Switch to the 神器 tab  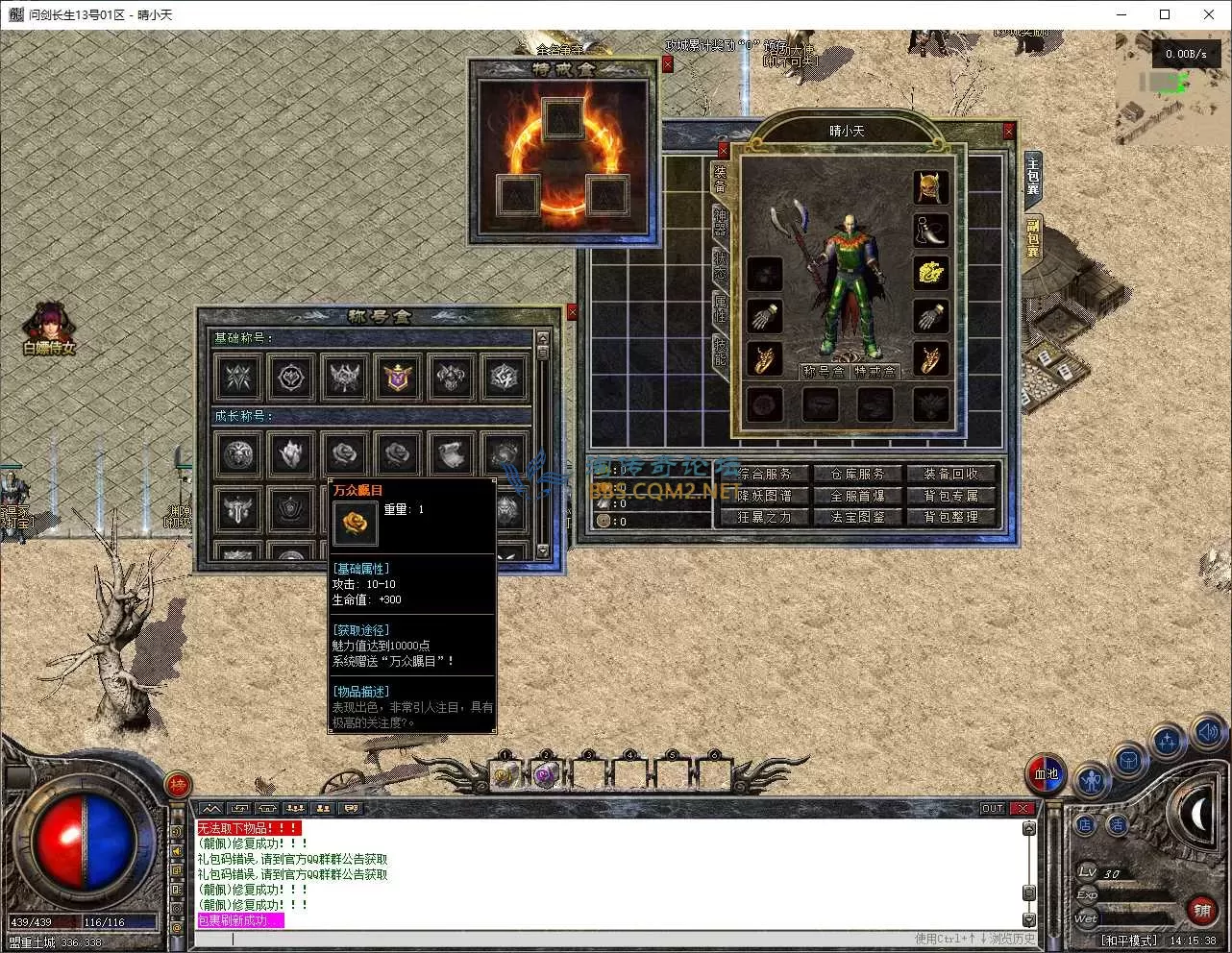720,222
